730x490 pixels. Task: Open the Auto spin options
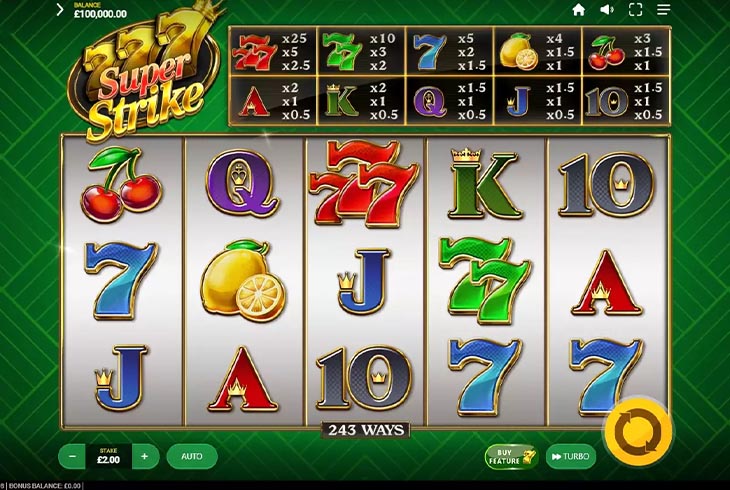[192, 456]
